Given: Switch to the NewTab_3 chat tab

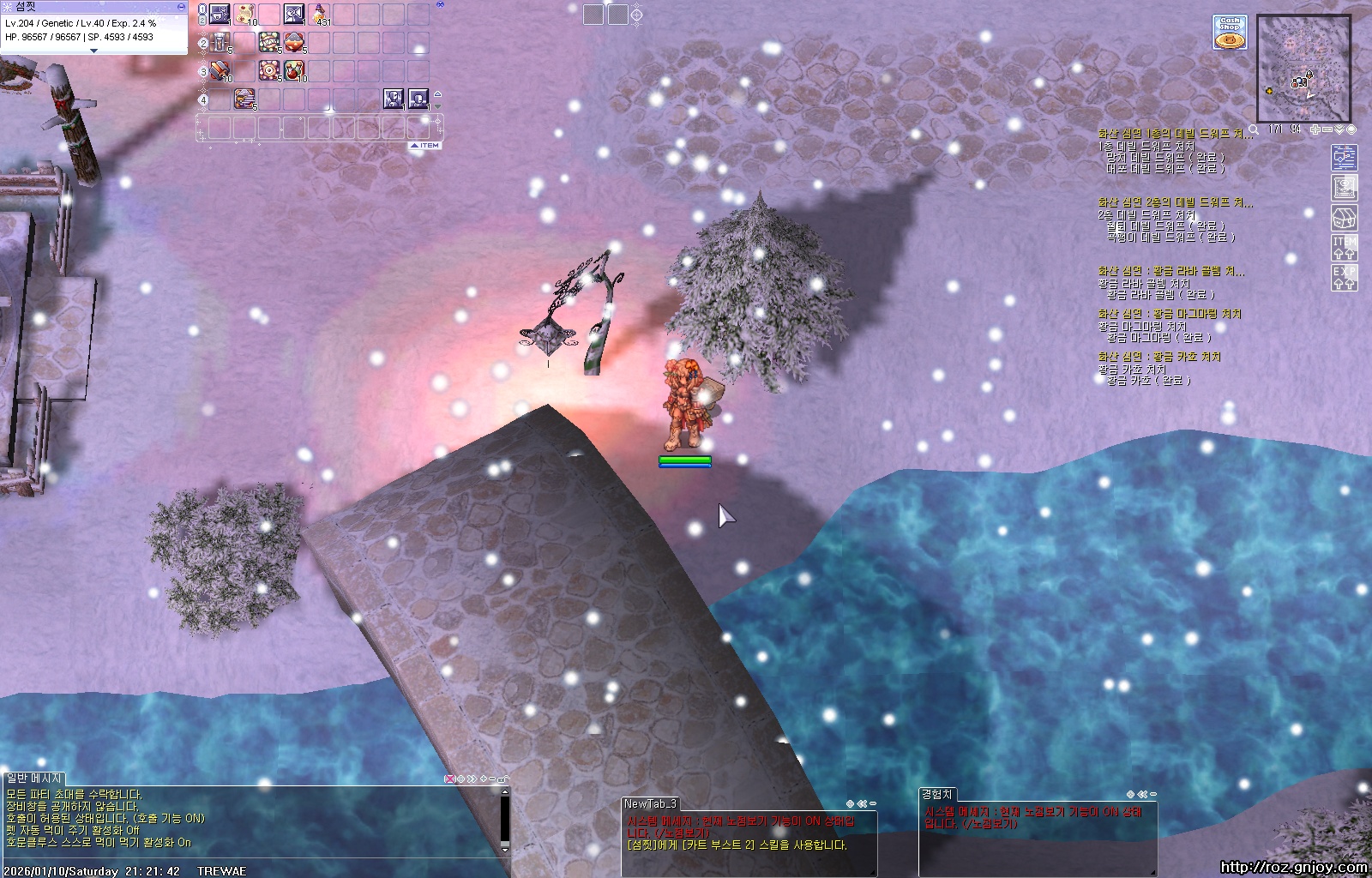Looking at the screenshot, I should [x=650, y=803].
